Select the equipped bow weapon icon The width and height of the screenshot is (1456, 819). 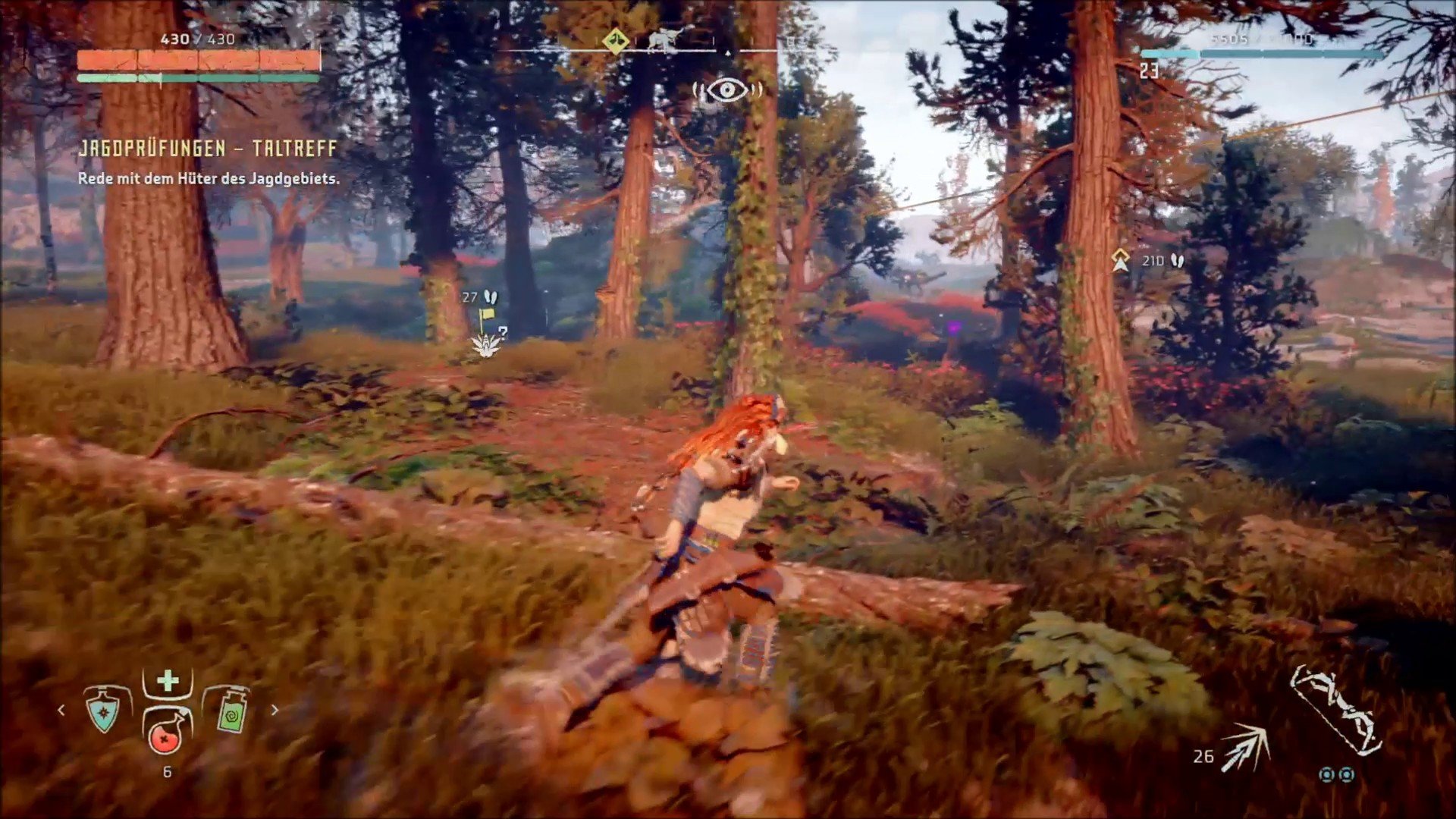click(1336, 711)
